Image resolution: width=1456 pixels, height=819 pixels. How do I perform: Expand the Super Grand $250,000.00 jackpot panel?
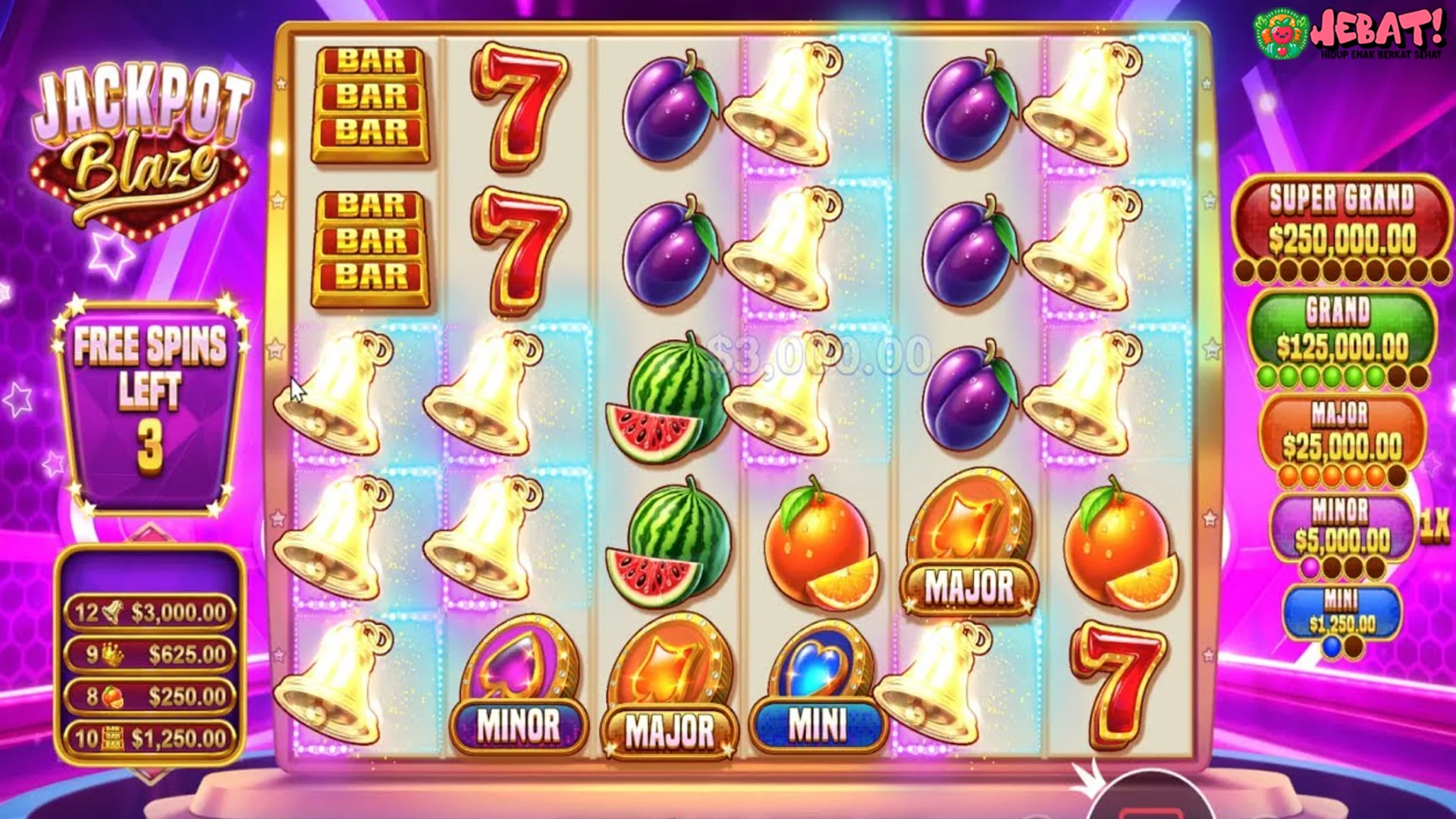tap(1346, 220)
